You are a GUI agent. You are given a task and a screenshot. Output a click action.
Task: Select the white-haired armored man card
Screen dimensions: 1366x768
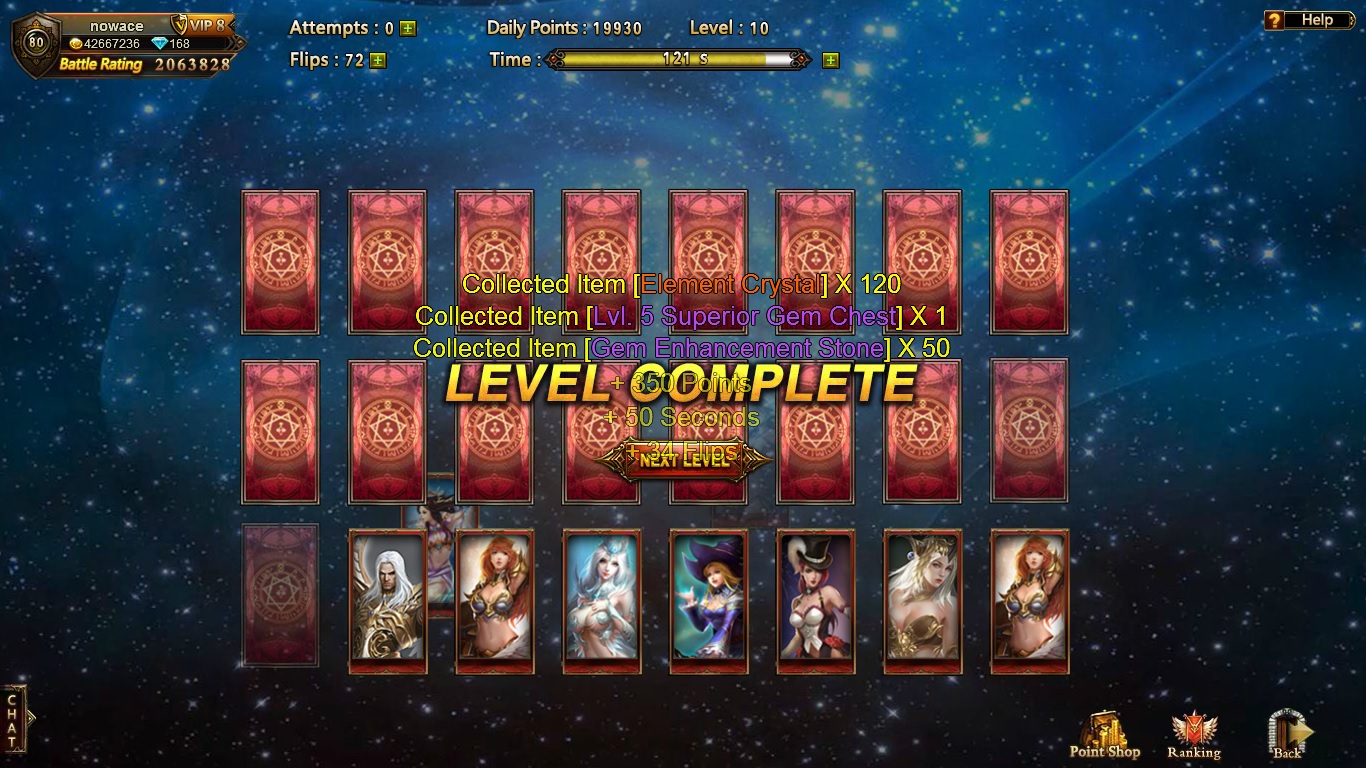click(x=387, y=600)
